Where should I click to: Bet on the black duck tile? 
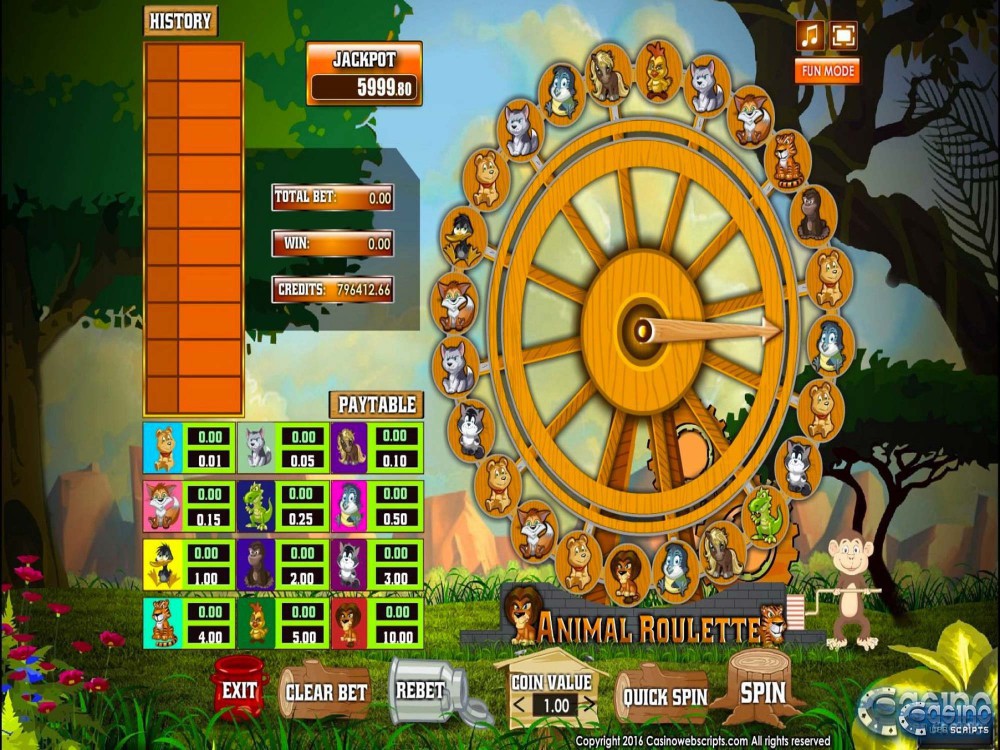pyautogui.click(x=164, y=564)
